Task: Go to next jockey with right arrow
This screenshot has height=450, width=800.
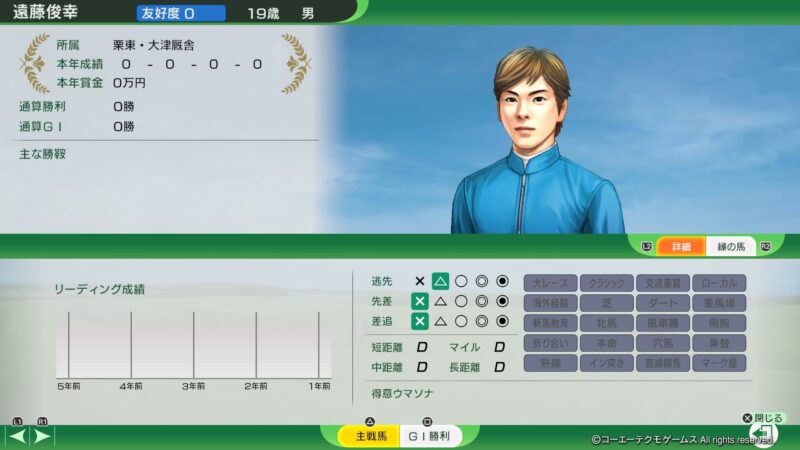Action: click(x=43, y=436)
